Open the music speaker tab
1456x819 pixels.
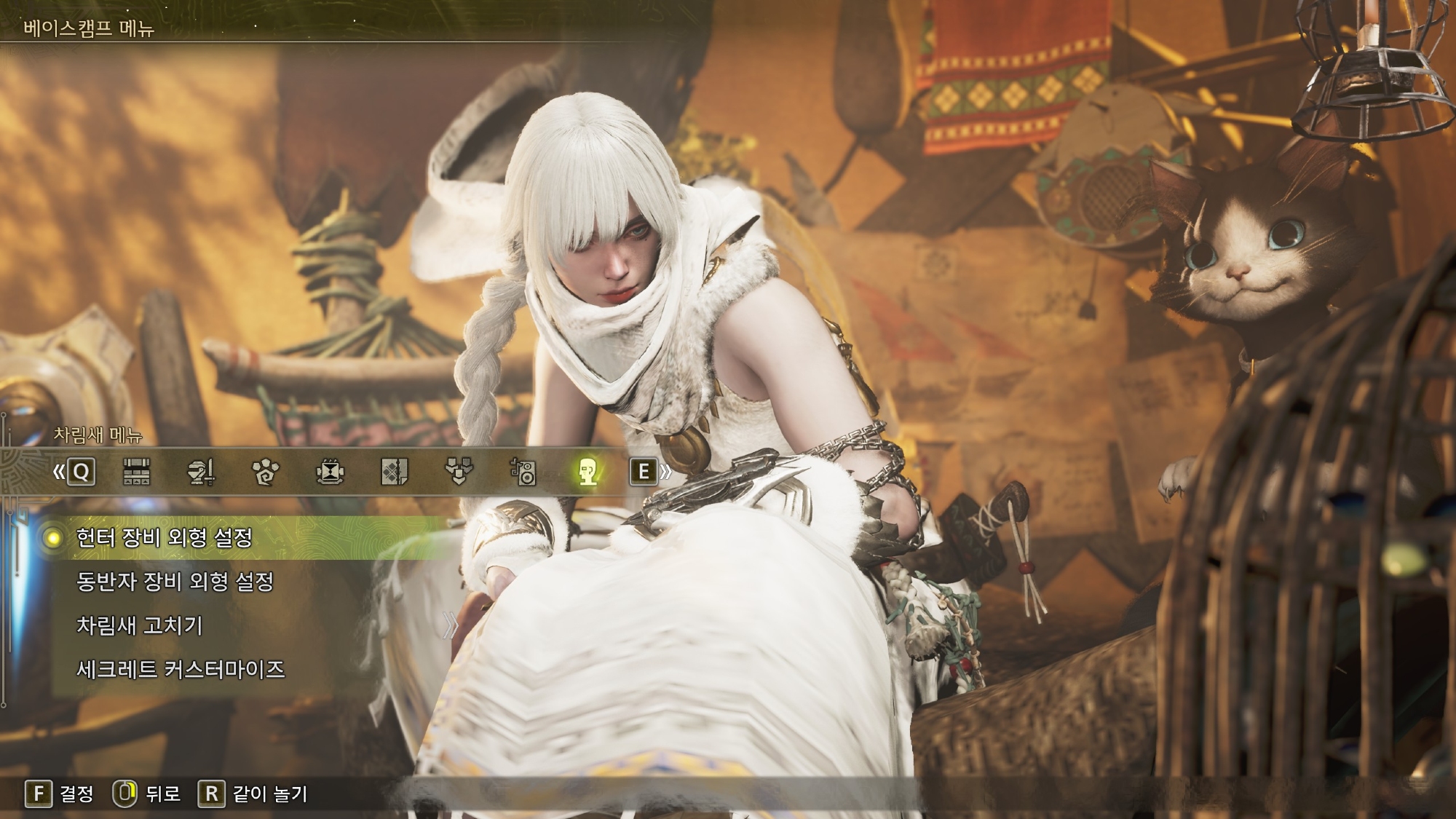click(523, 472)
